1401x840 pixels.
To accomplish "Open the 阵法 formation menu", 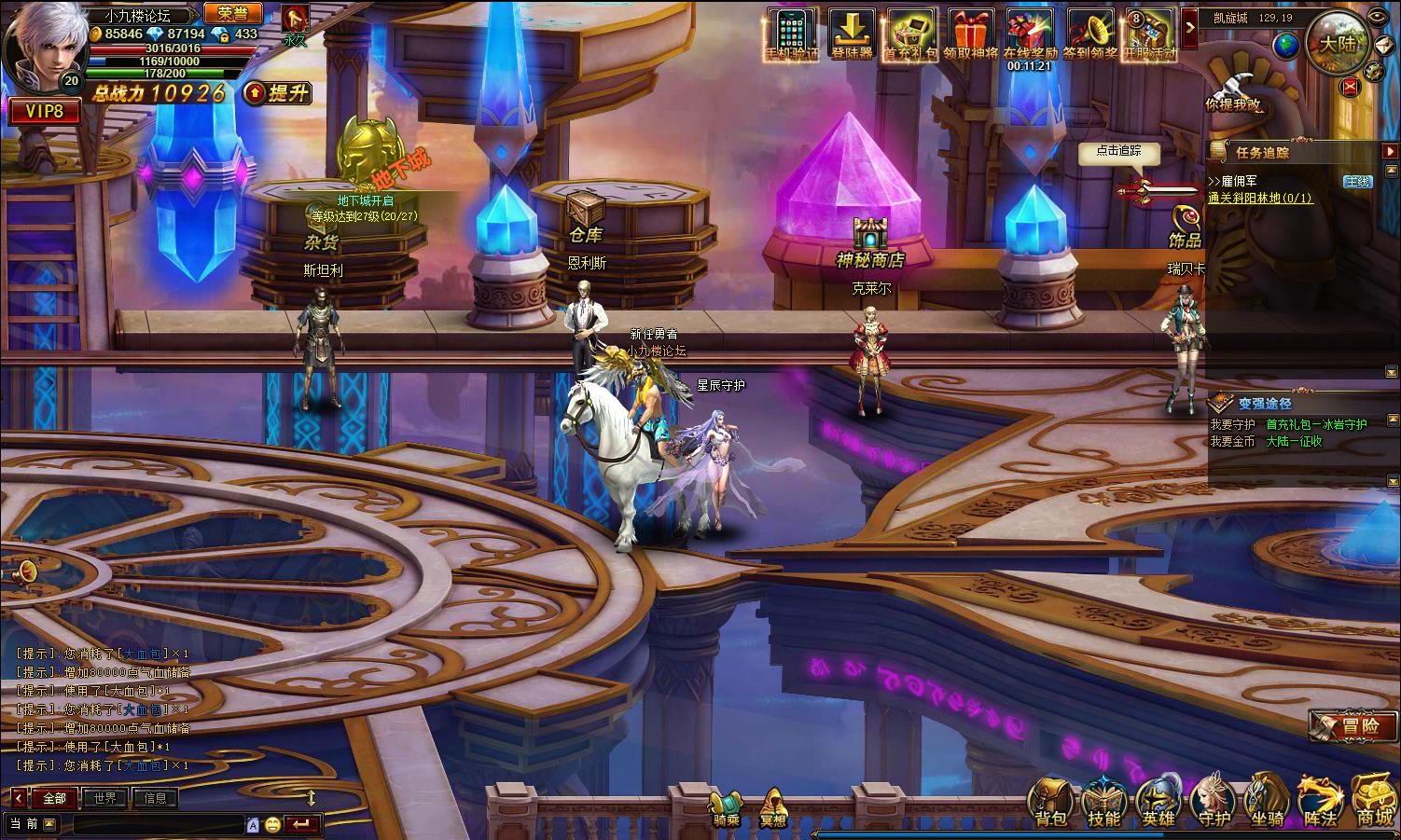I will point(1322,802).
